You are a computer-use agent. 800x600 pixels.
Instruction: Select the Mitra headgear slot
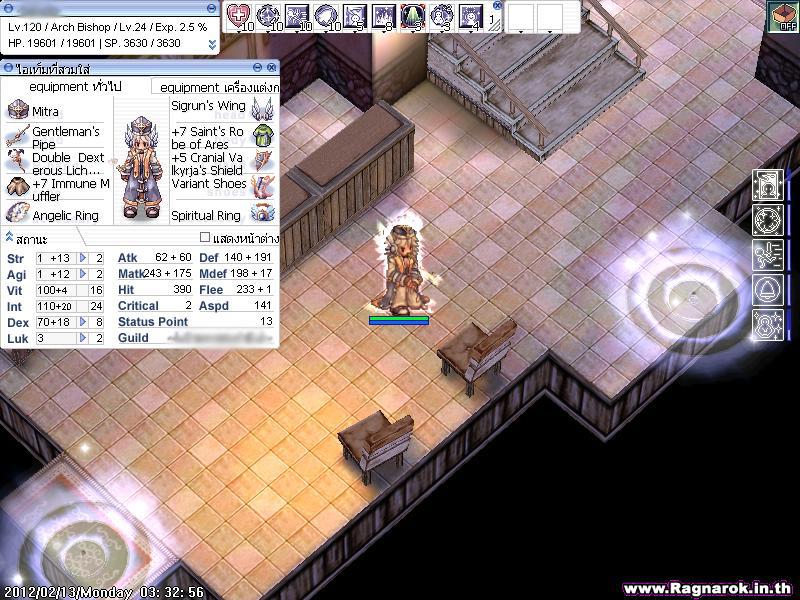point(17,110)
